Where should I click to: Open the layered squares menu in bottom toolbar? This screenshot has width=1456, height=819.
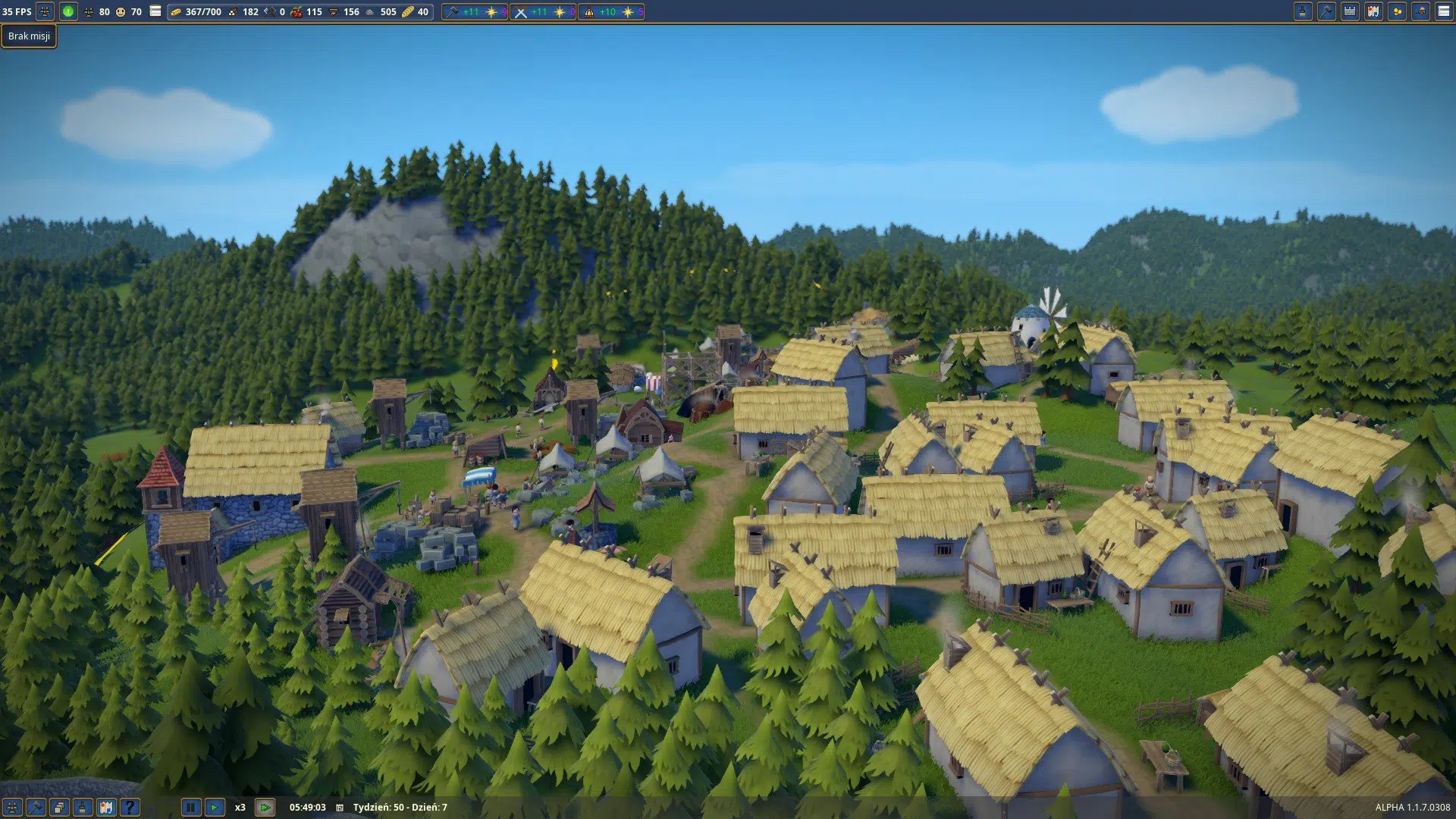pos(59,808)
